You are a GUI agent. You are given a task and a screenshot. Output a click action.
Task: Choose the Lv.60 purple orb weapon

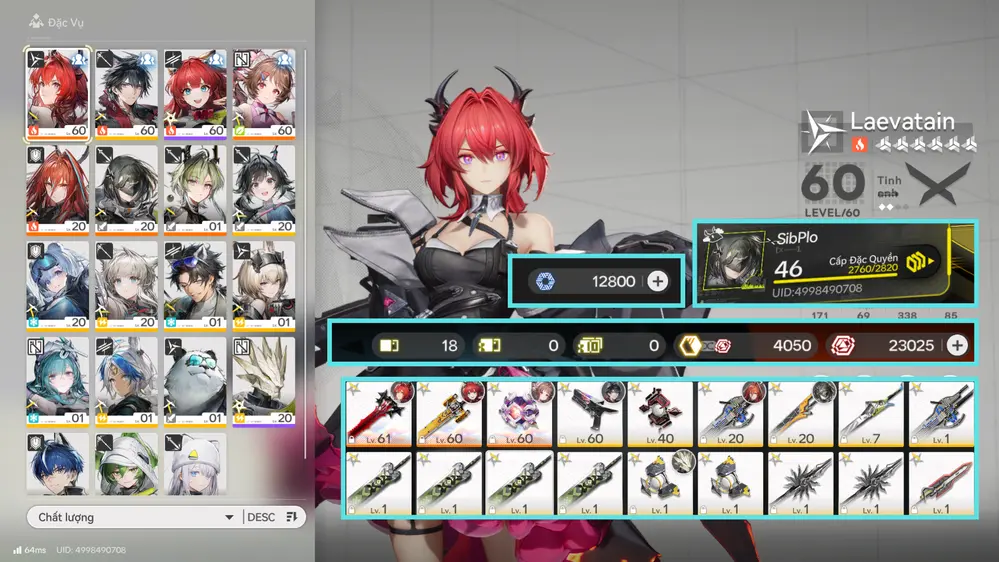[521, 413]
